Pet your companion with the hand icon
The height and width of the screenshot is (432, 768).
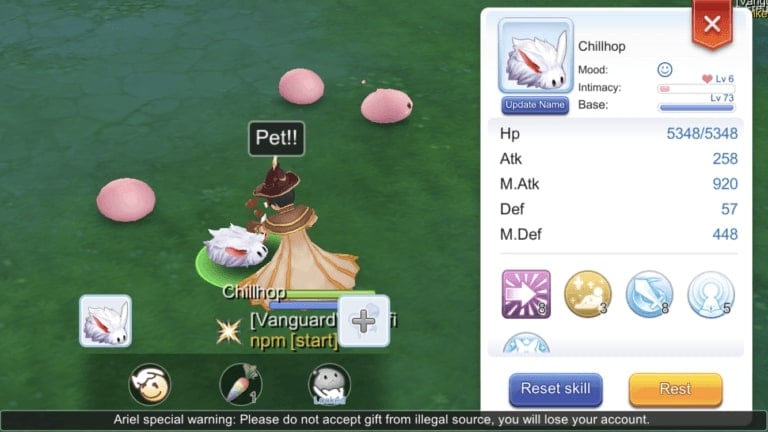(x=150, y=384)
